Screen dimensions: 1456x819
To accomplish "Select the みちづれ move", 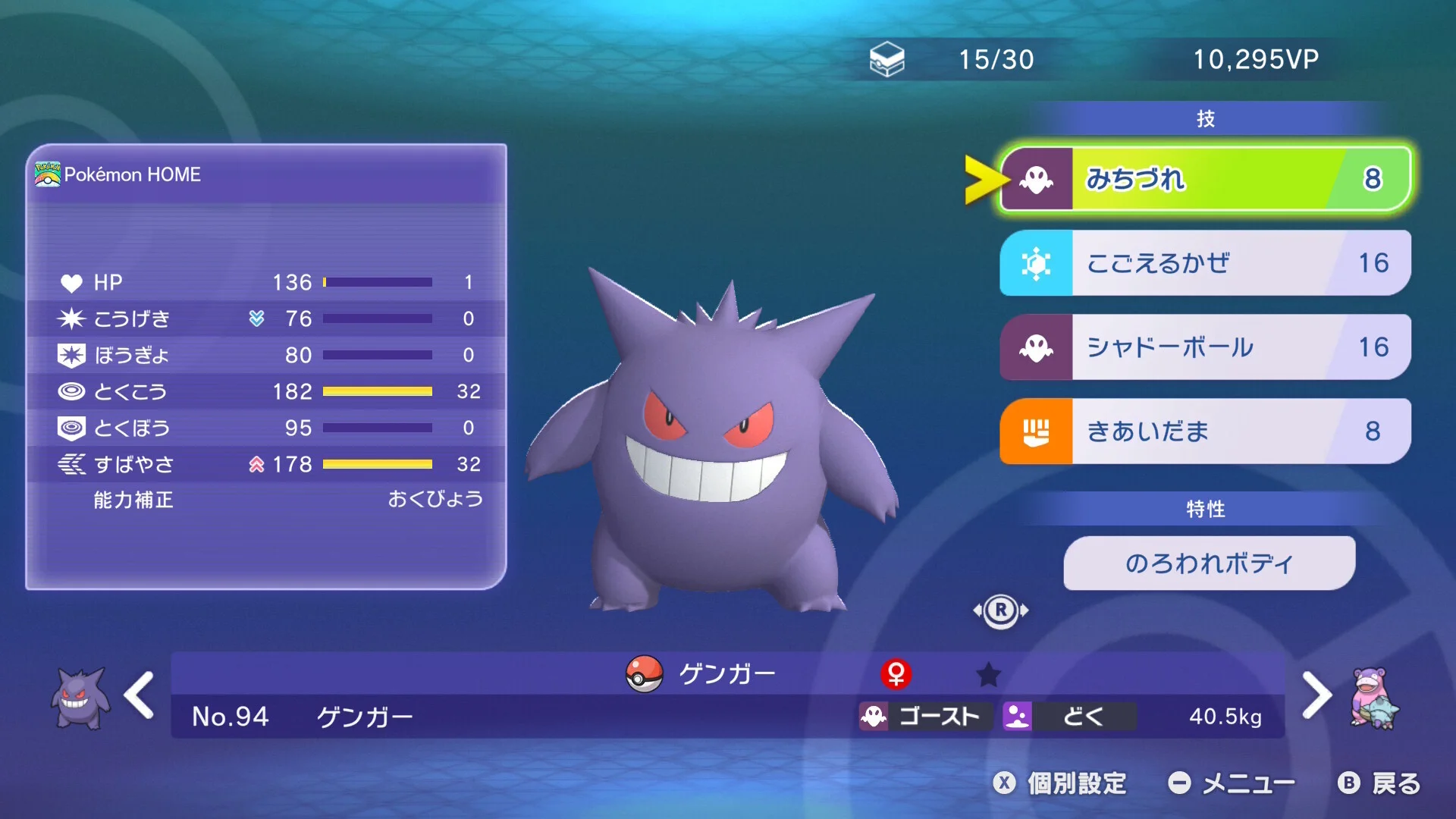I will 1206,179.
